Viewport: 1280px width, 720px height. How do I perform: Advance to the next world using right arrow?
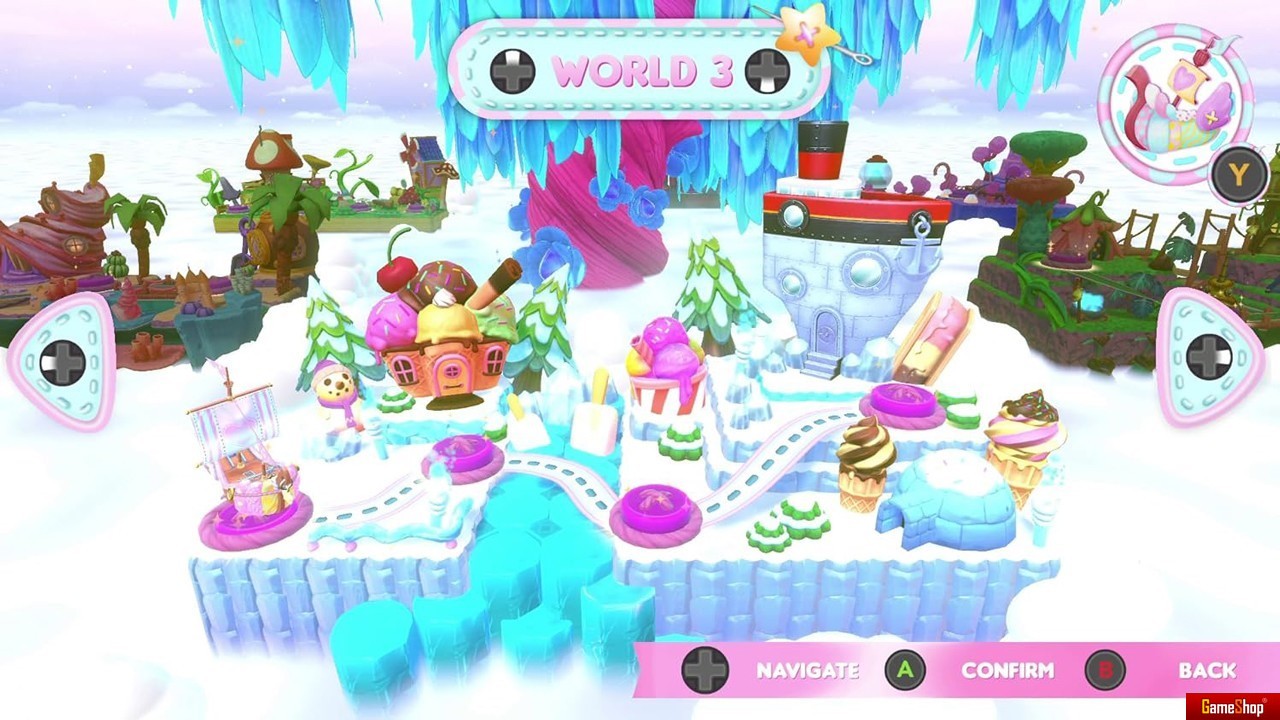(1209, 357)
